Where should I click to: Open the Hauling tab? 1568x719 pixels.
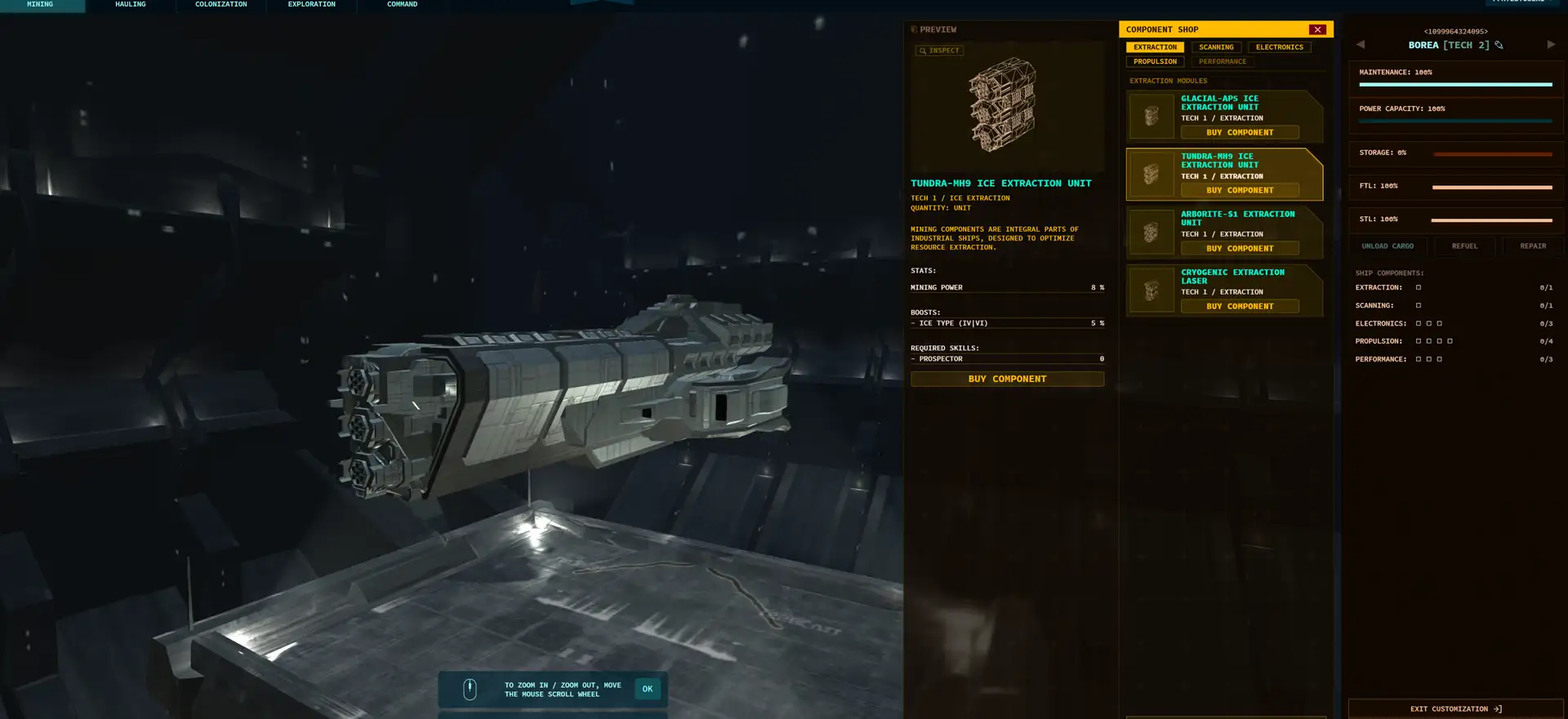(131, 5)
